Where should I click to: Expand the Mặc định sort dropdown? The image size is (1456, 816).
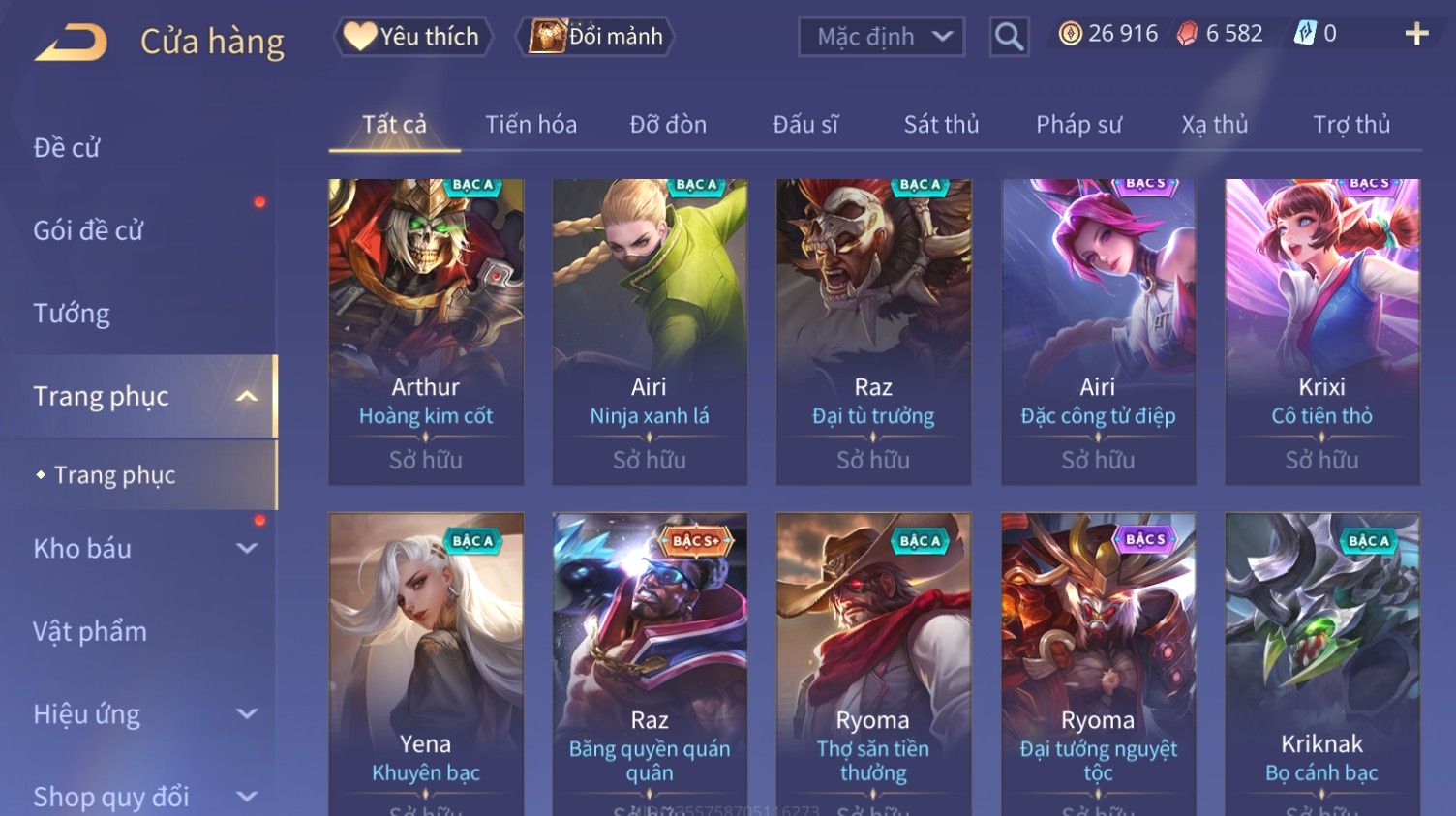pos(881,37)
